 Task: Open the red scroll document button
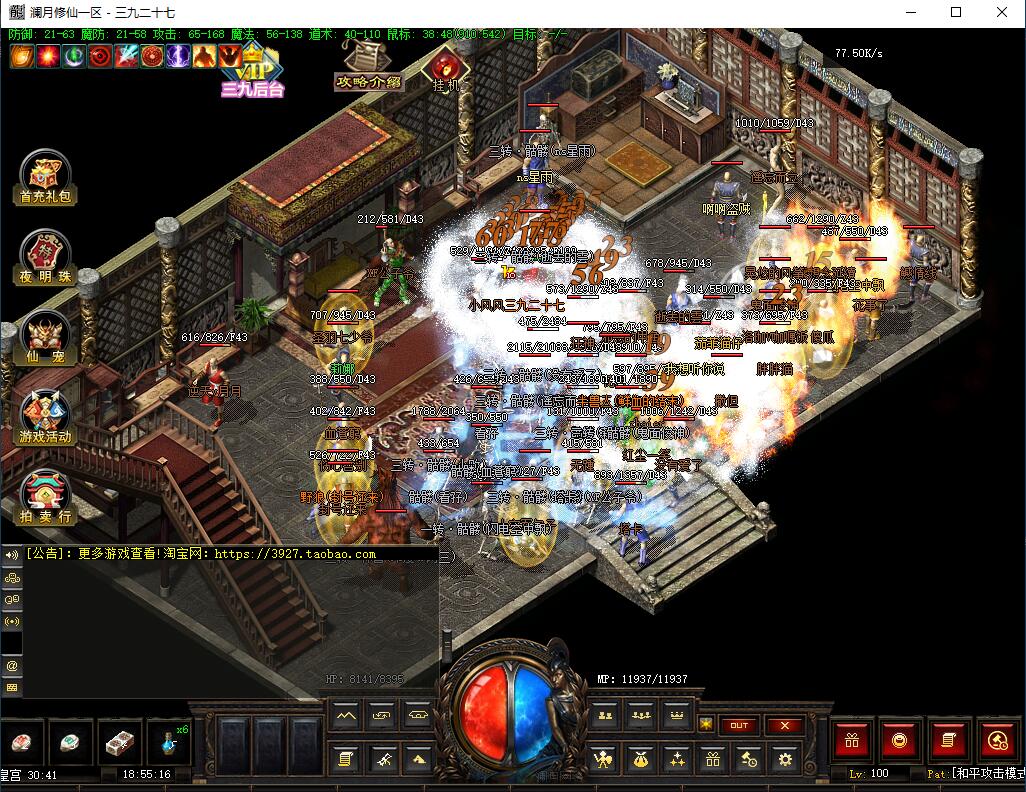click(948, 741)
